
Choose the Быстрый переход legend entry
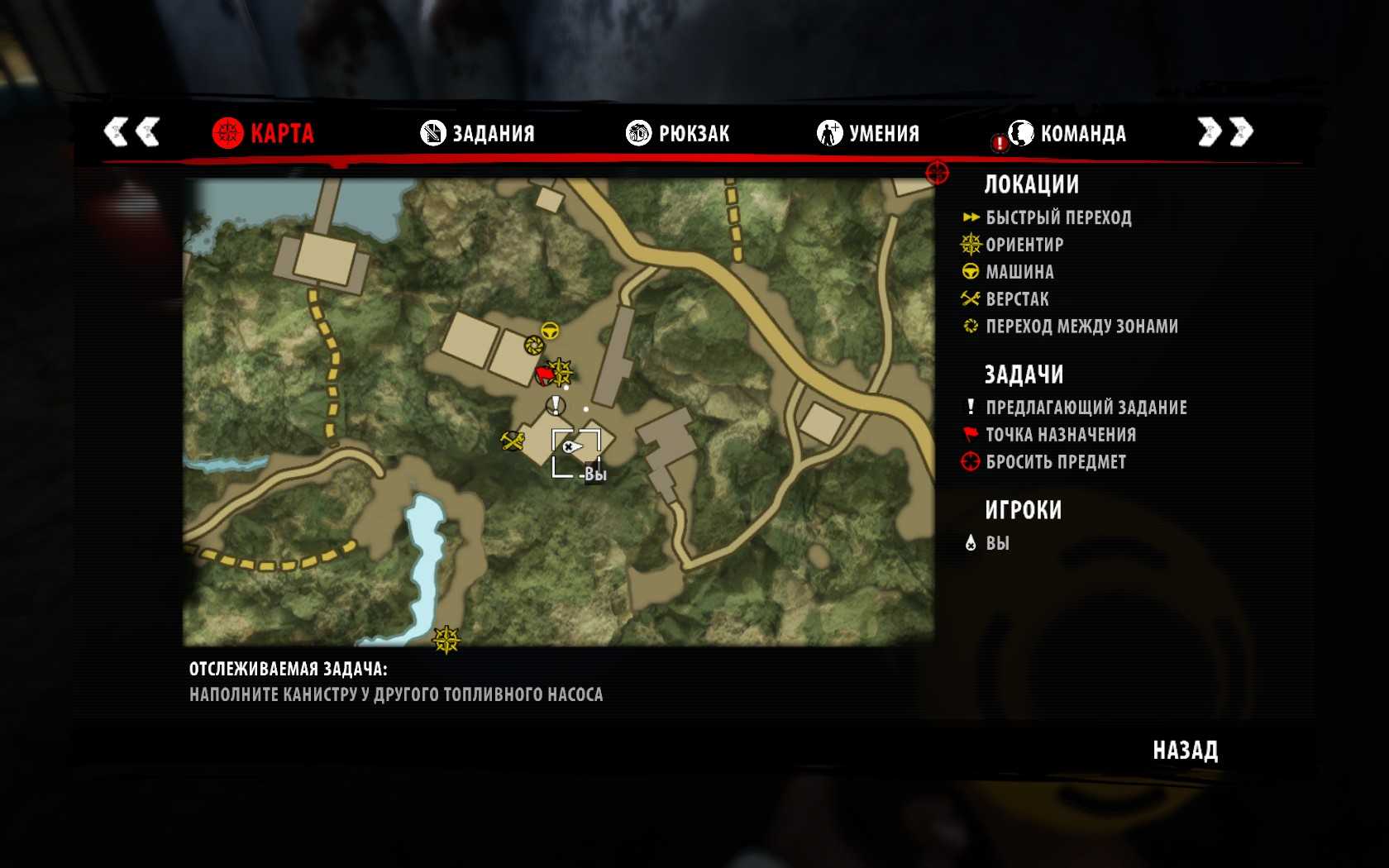1058,217
